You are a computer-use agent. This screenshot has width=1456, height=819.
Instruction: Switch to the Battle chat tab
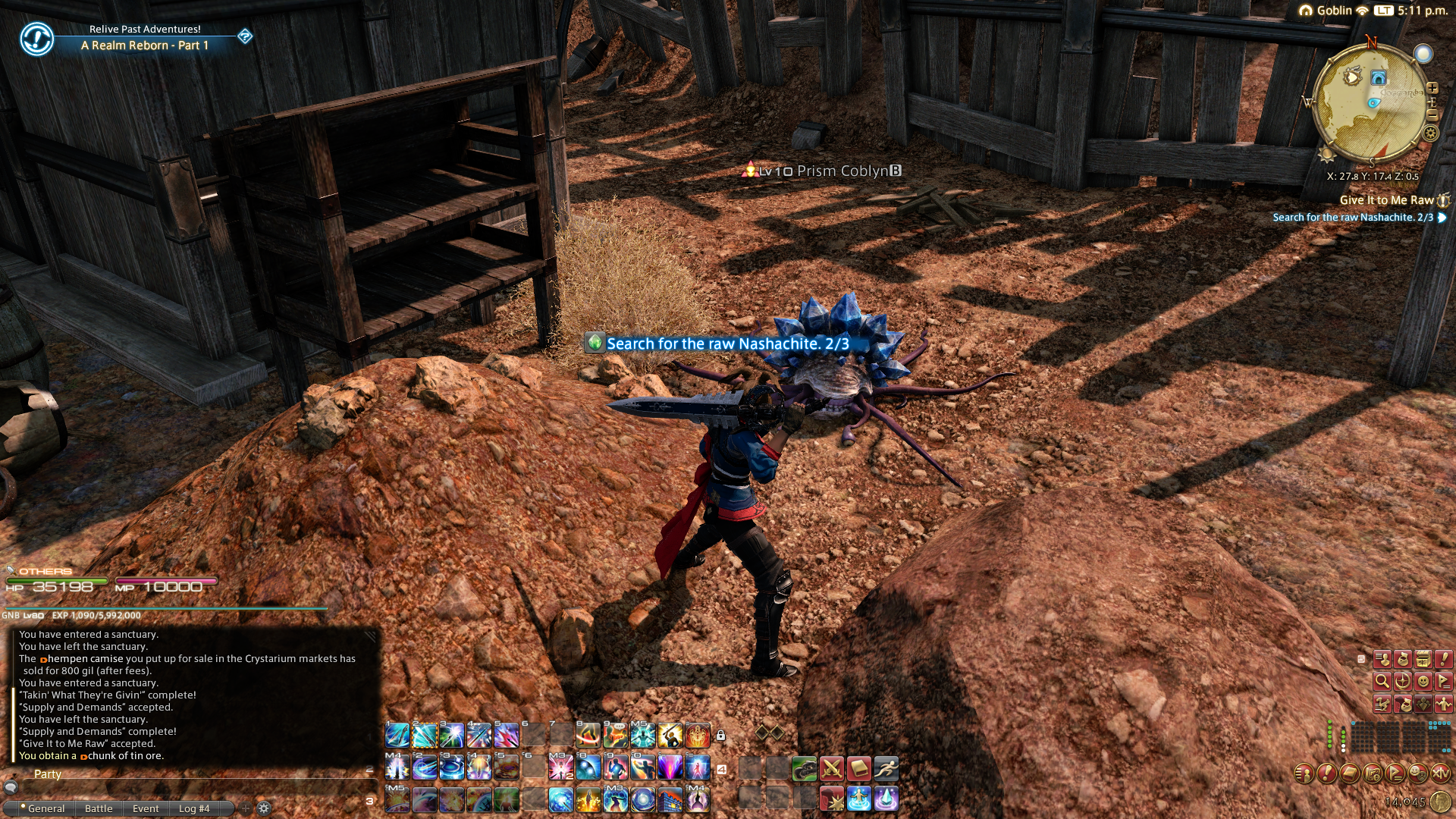coord(99,808)
